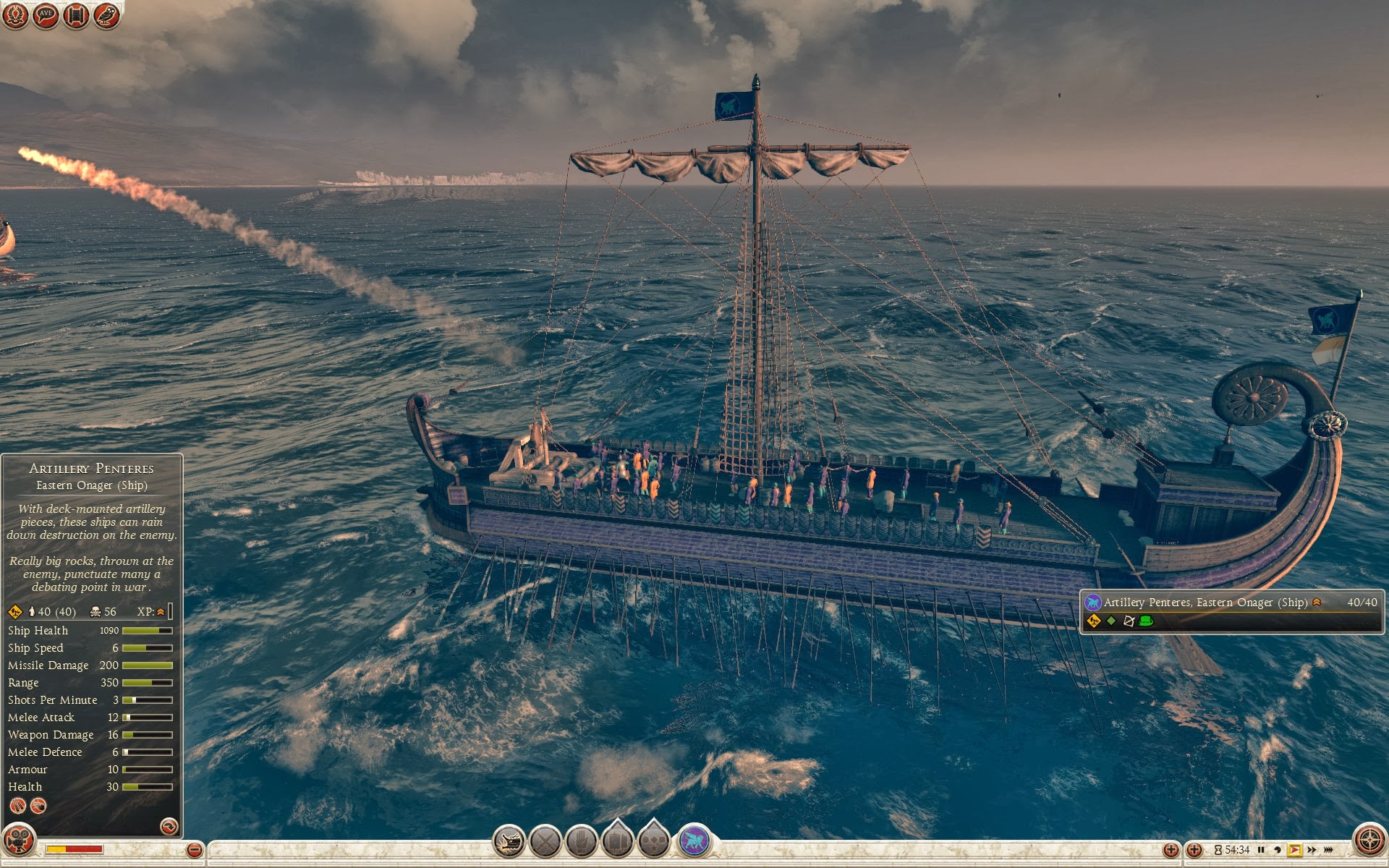The height and width of the screenshot is (868, 1389).
Task: Select the winged lion faction emblem
Action: pyautogui.click(x=694, y=841)
